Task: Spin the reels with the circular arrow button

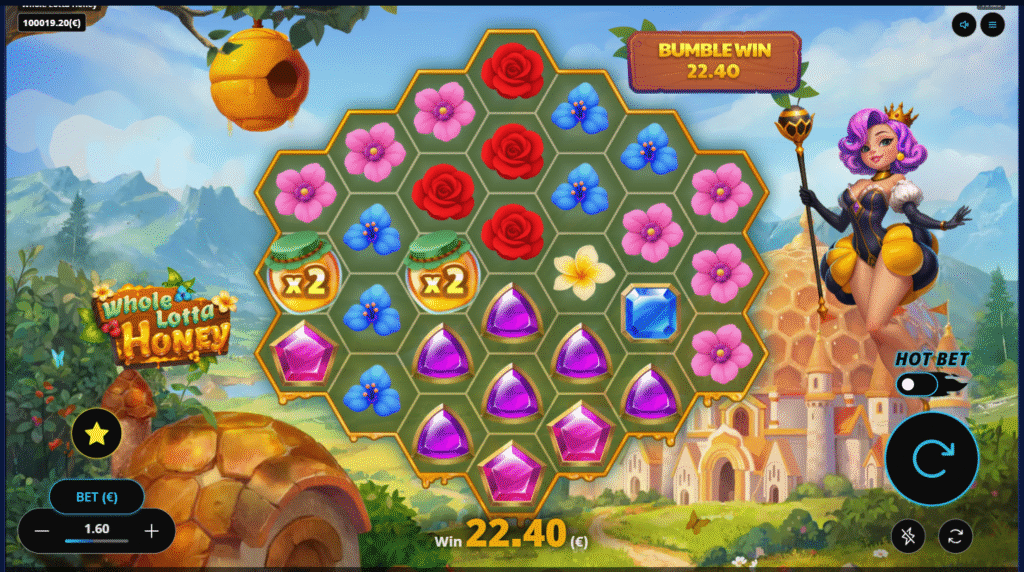Action: (931, 459)
